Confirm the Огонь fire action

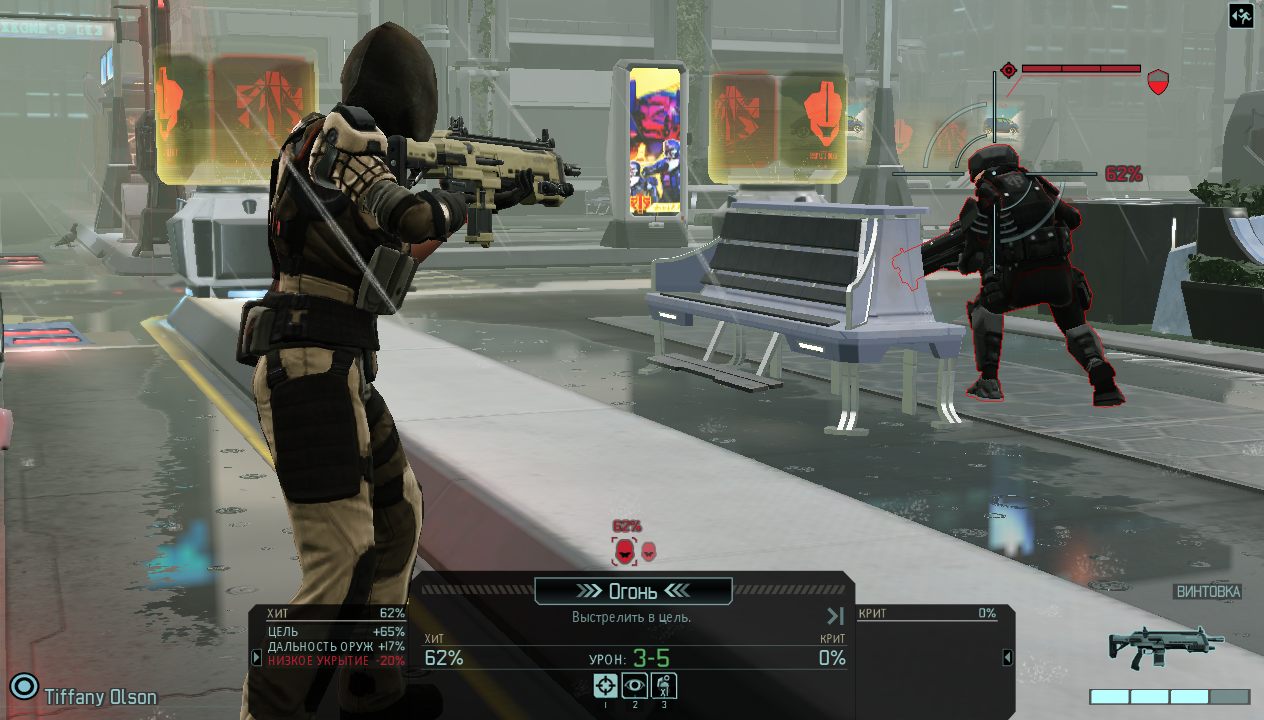point(633,591)
